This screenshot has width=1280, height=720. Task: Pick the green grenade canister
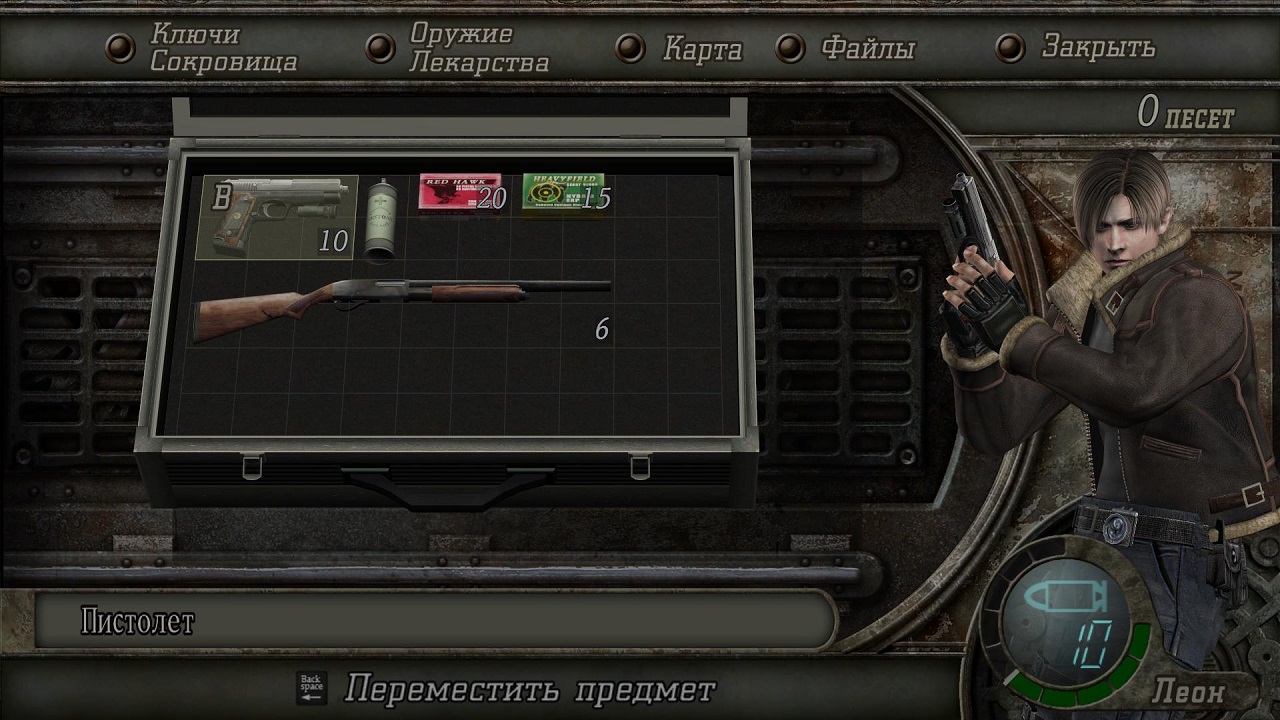380,220
